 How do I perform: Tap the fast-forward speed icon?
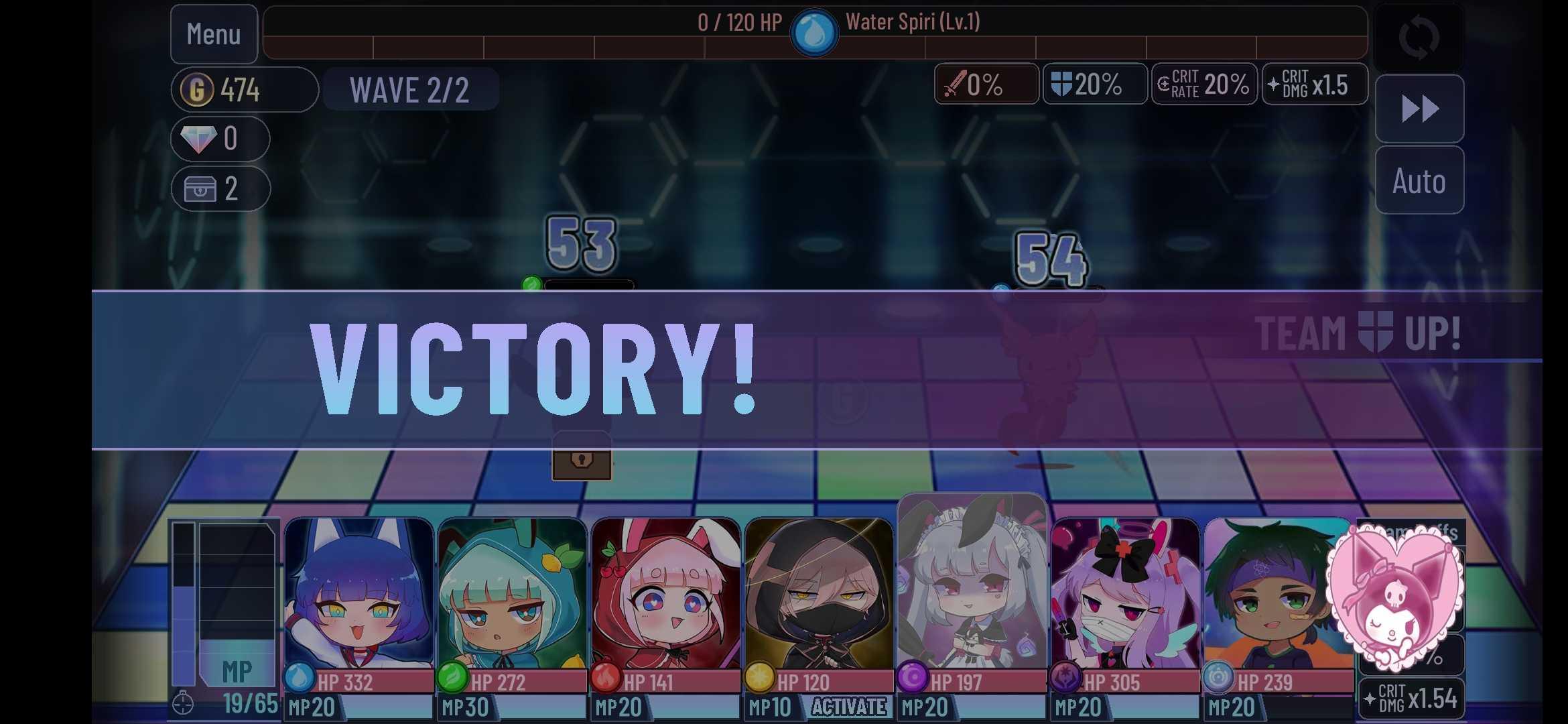[x=1419, y=109]
